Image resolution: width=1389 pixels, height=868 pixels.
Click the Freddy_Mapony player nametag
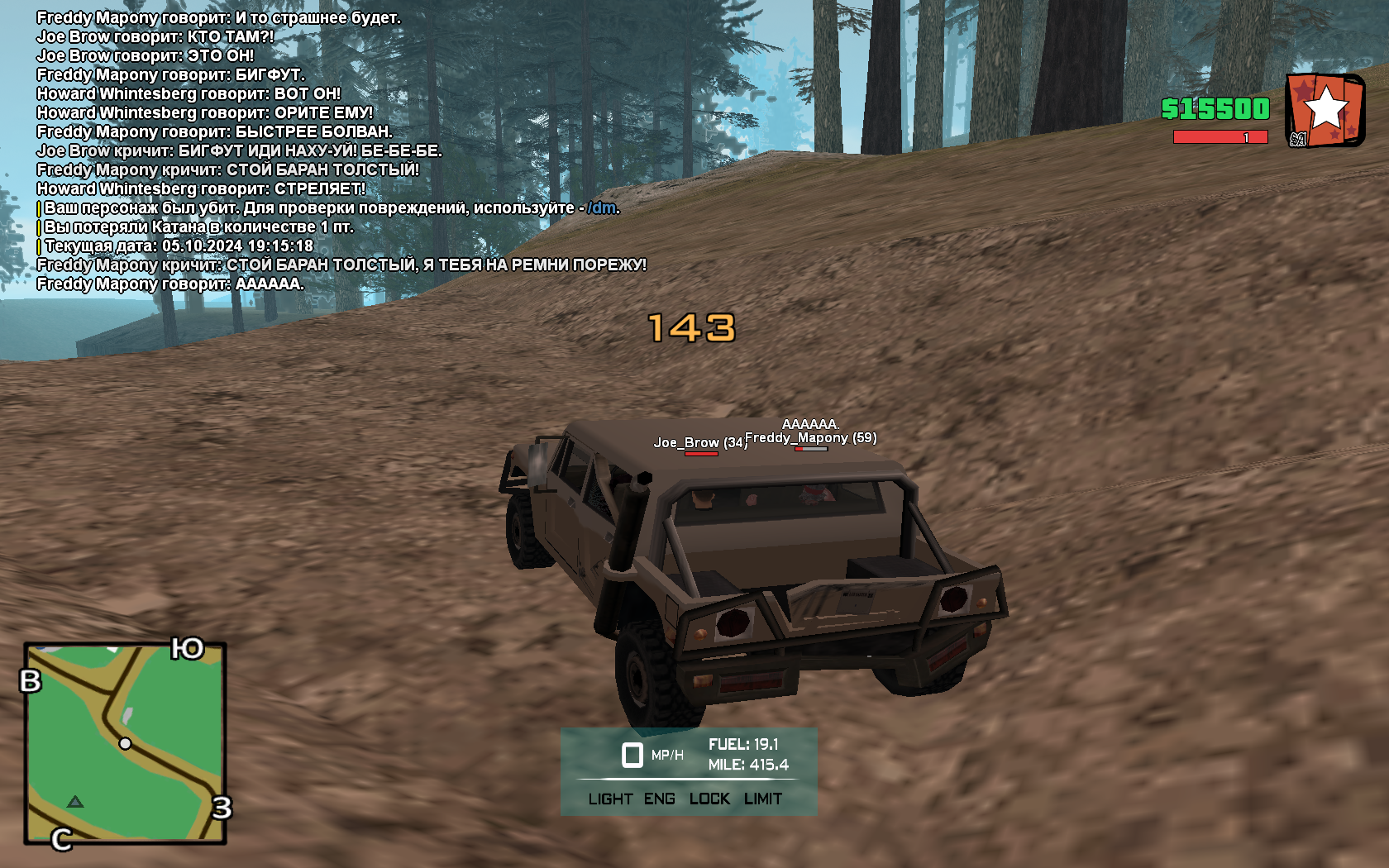[x=810, y=438]
